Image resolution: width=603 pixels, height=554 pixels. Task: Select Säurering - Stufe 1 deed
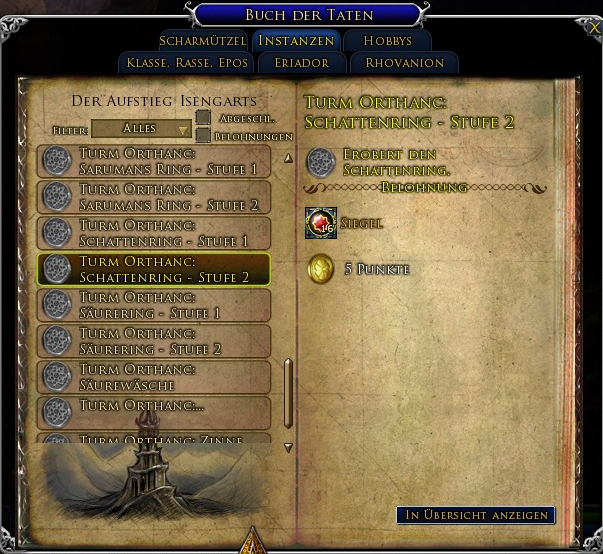(x=154, y=306)
